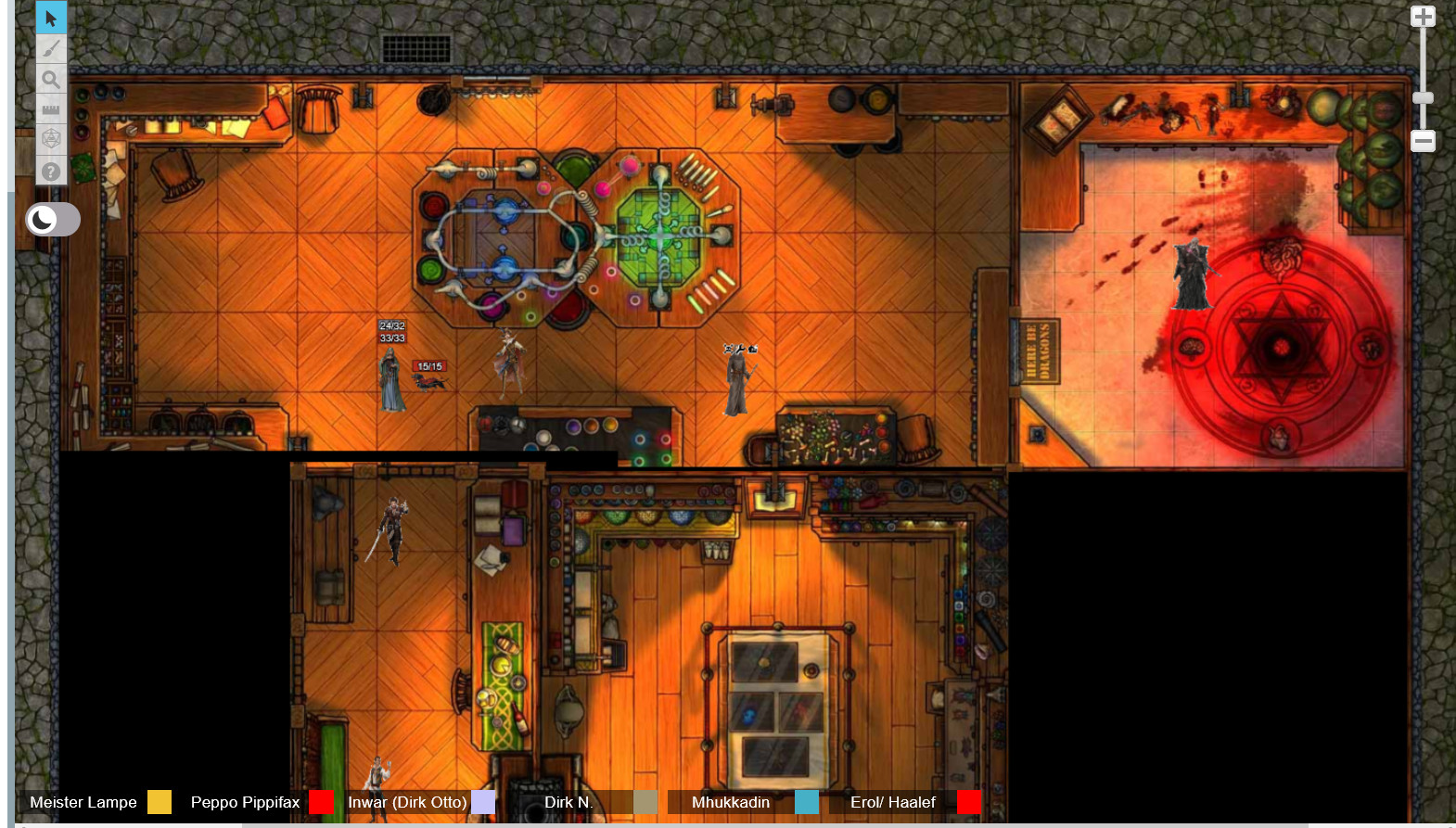
Task: Choose the paintbrush drawing tool
Action: [51, 48]
